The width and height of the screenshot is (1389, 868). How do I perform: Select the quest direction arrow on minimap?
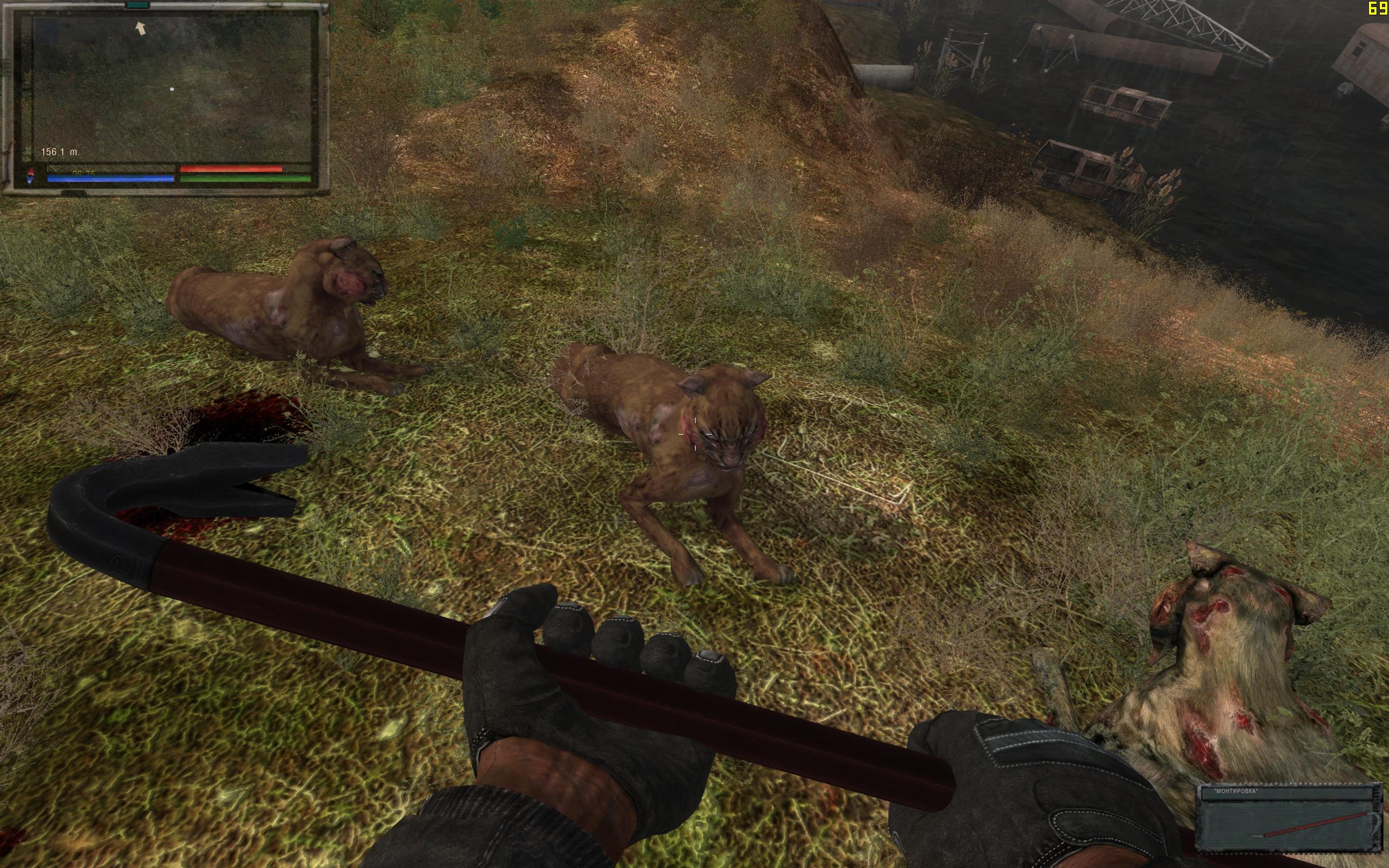(x=140, y=28)
